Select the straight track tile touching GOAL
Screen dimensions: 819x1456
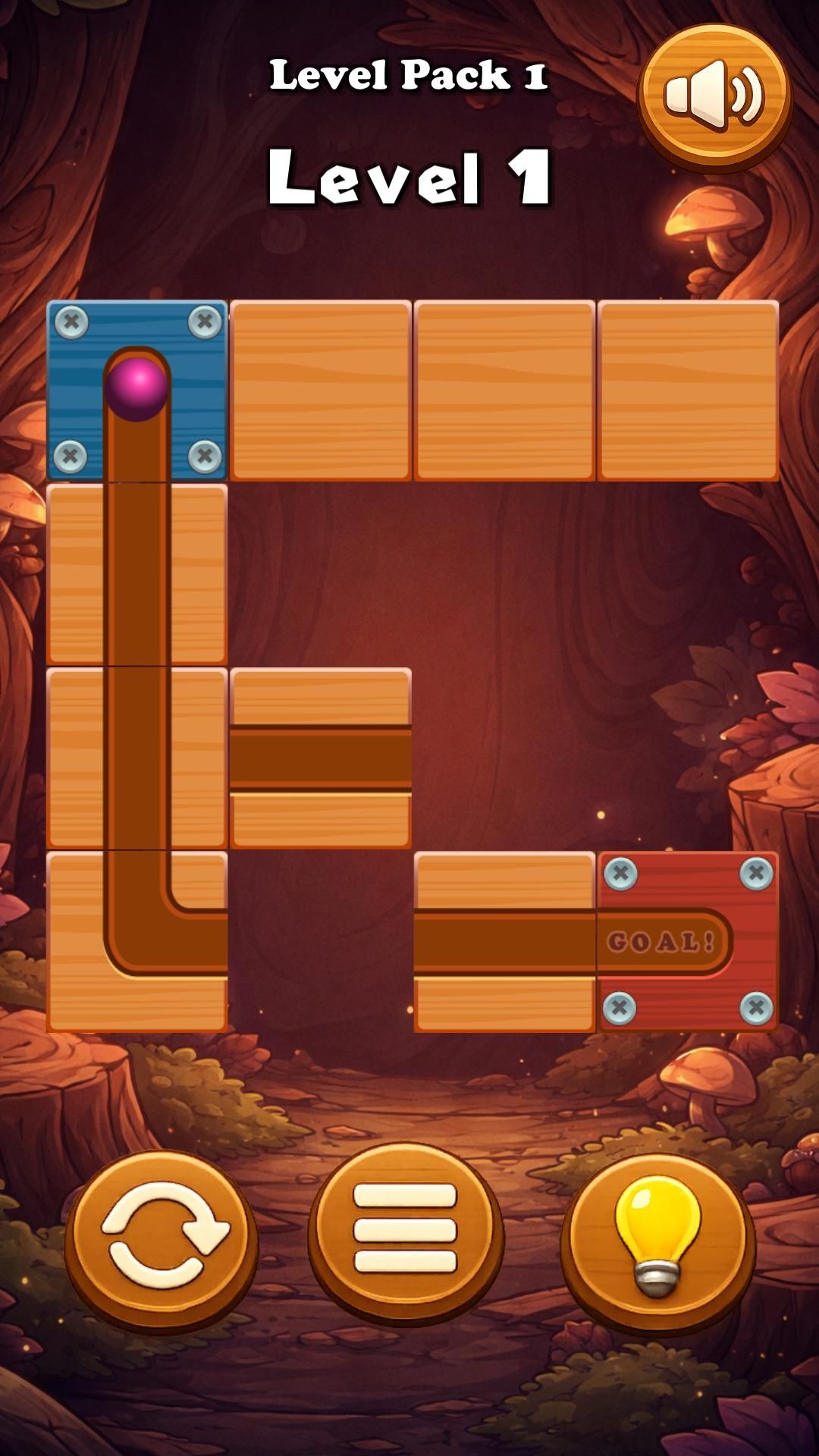click(x=504, y=941)
